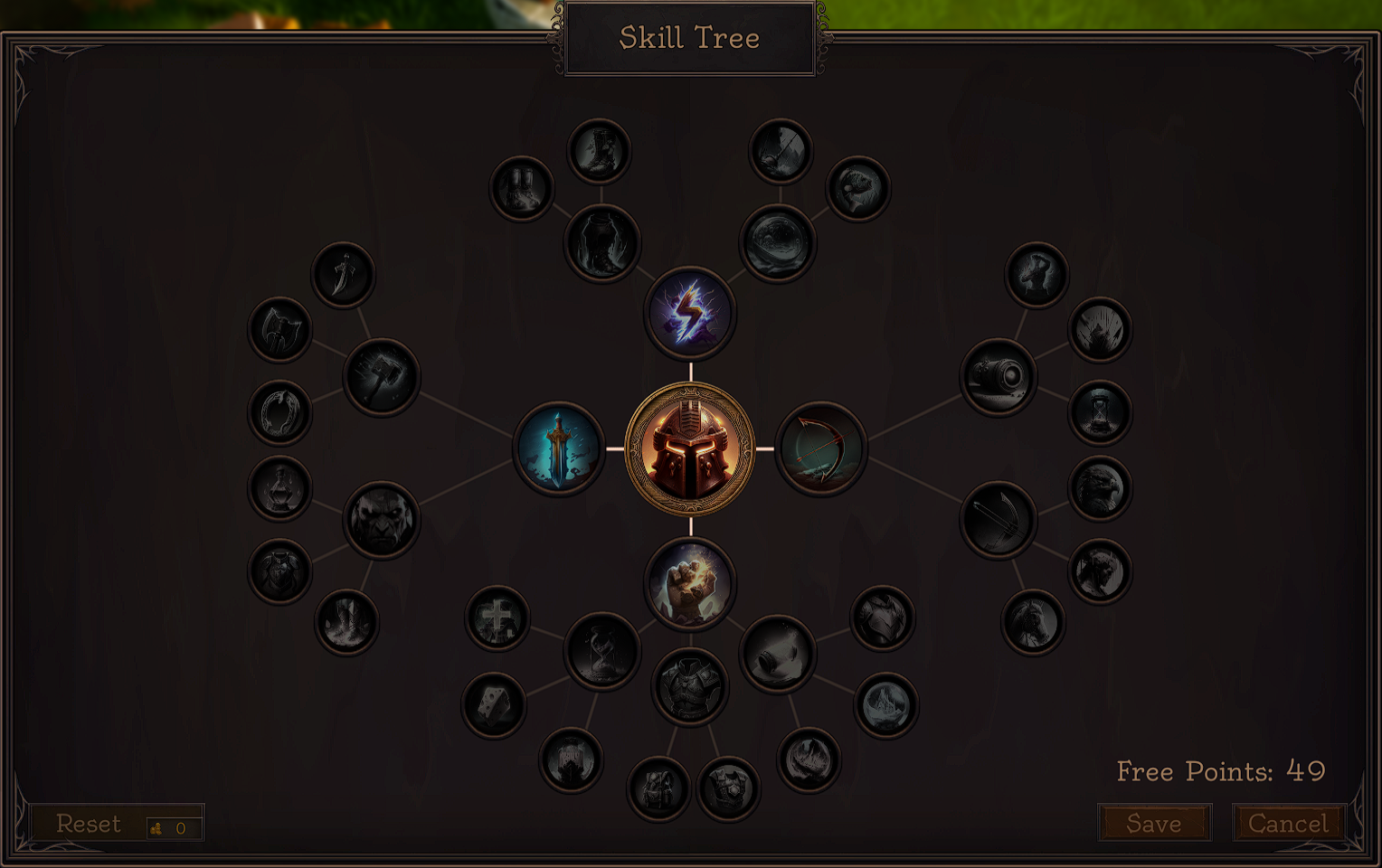
Task: Click the Save button
Action: 1154,823
